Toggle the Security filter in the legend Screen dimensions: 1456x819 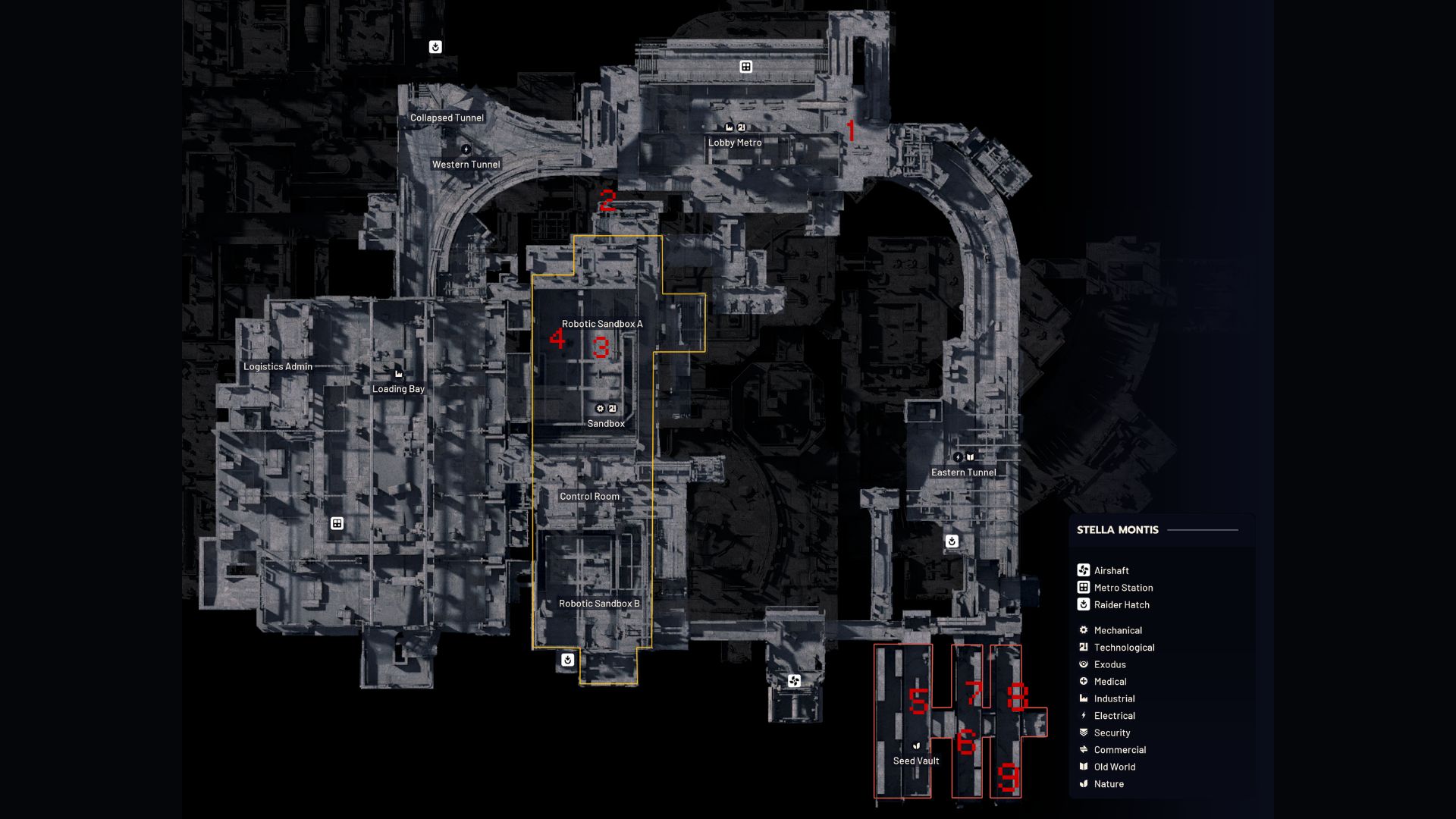[1112, 733]
